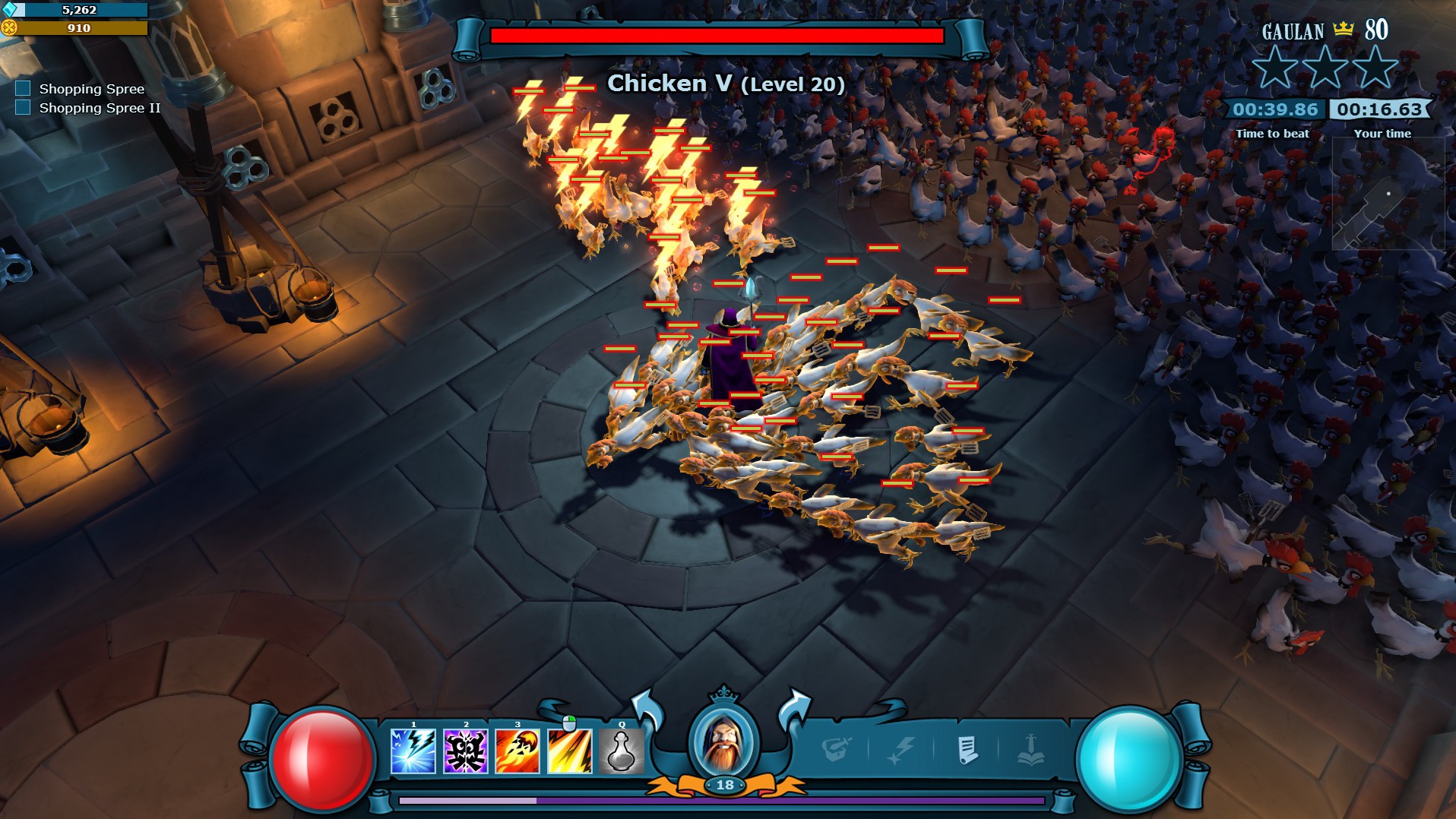The image size is (1456, 819).
Task: Open the treasure chest inventory icon
Action: click(x=836, y=750)
